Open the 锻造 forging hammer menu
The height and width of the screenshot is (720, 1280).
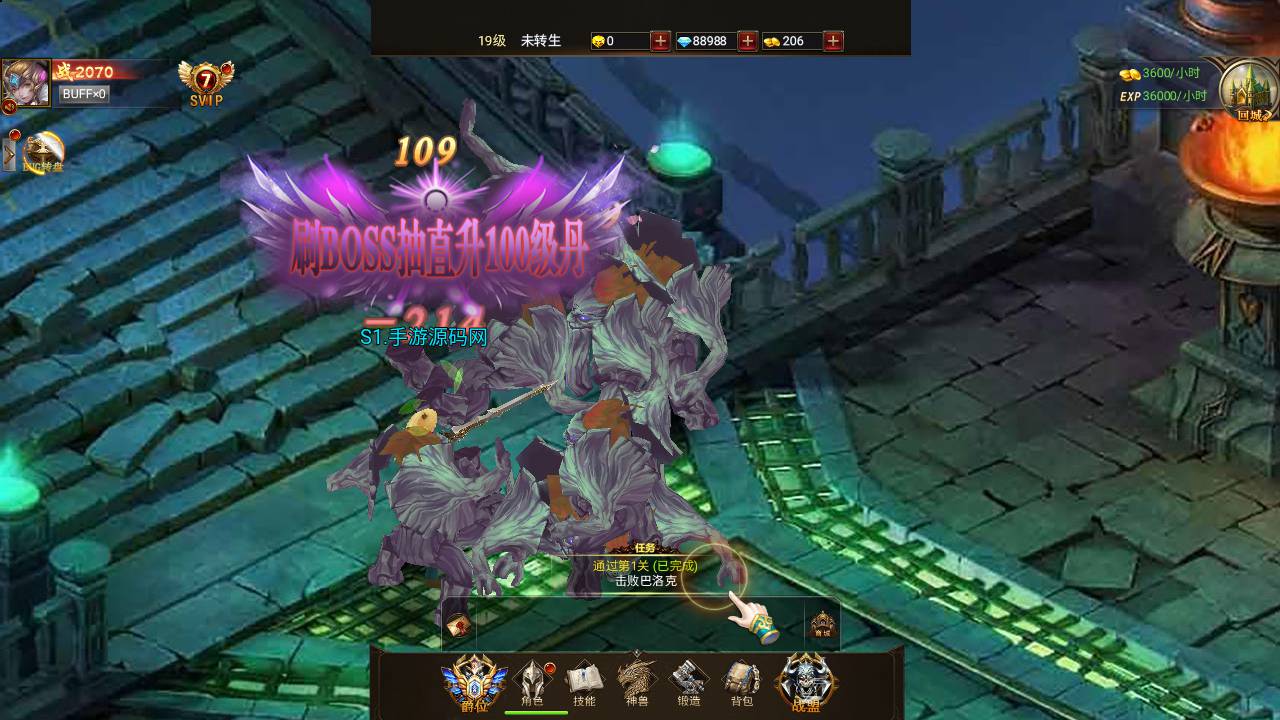(x=689, y=682)
